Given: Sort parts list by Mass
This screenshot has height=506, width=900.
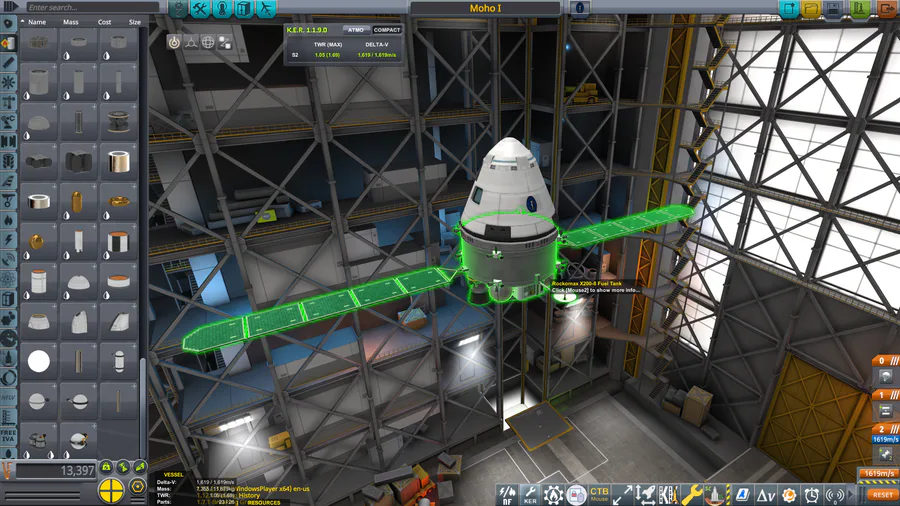Looking at the screenshot, I should click(71, 21).
